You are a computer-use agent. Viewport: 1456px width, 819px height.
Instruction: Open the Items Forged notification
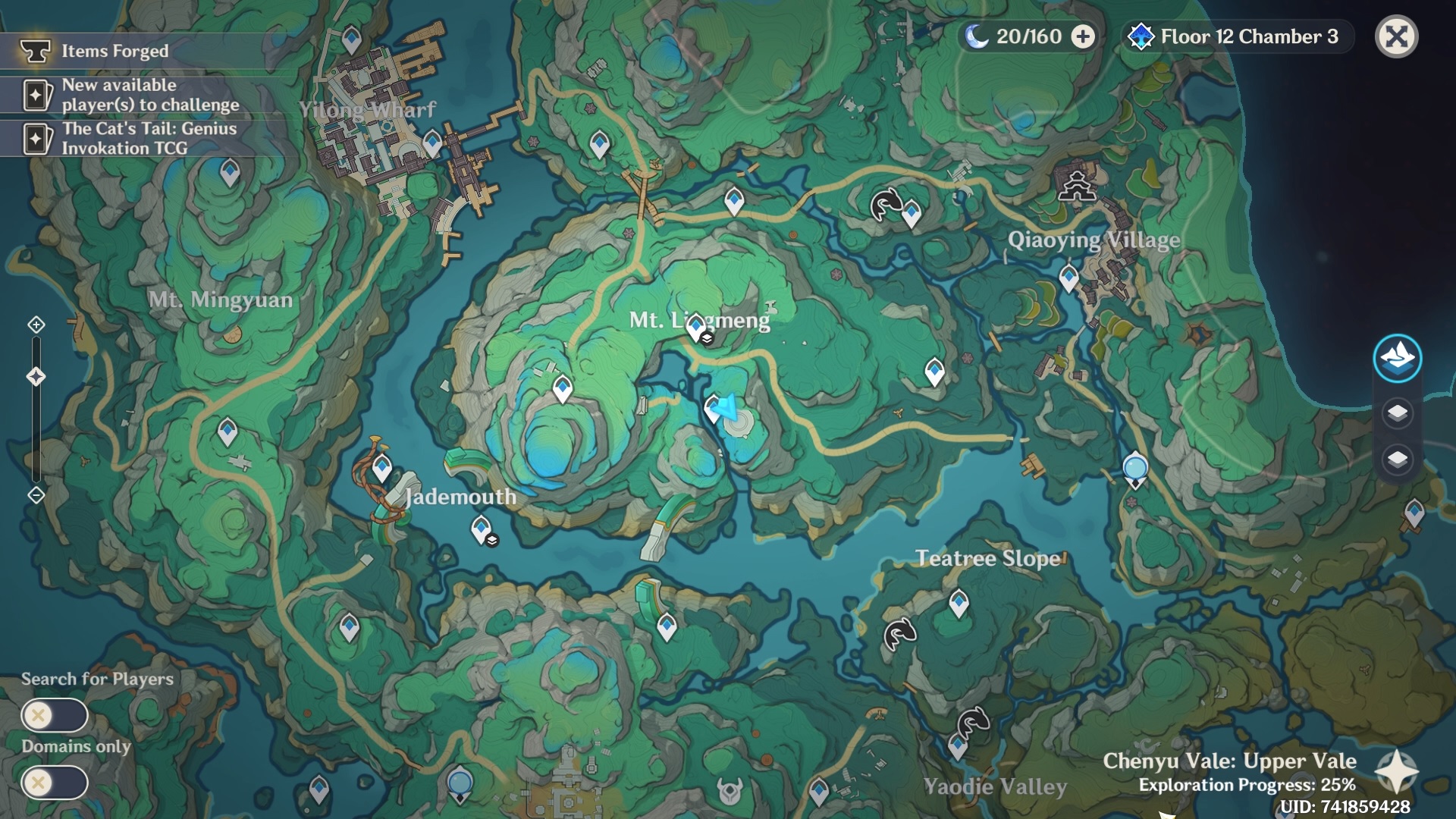click(115, 51)
